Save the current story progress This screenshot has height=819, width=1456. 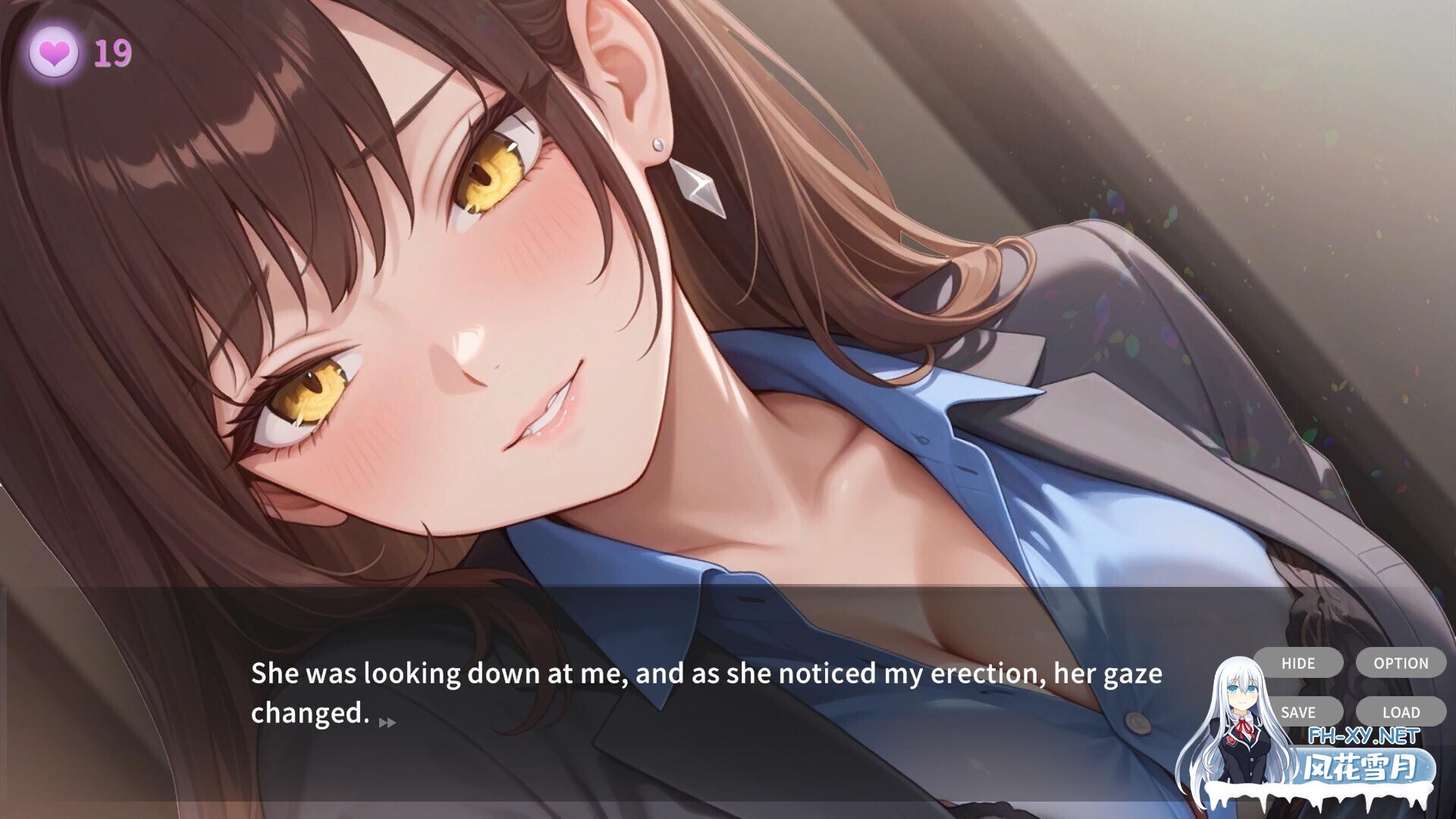[x=1298, y=712]
